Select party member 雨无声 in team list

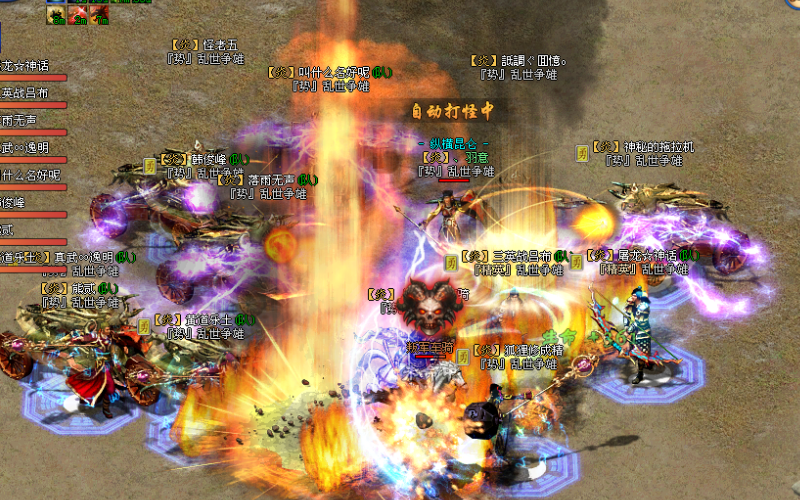20,120
